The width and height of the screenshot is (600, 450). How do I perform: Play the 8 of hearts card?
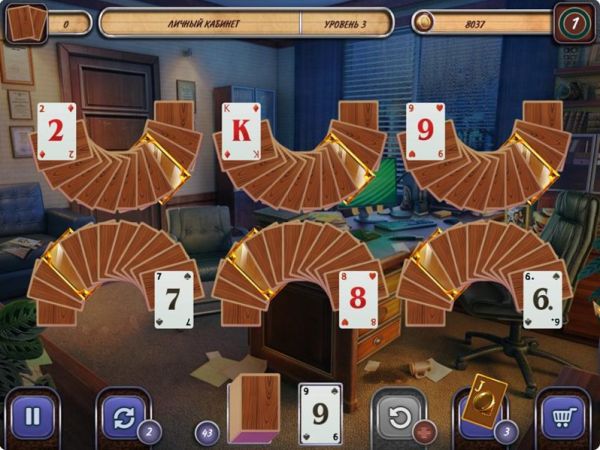click(357, 298)
